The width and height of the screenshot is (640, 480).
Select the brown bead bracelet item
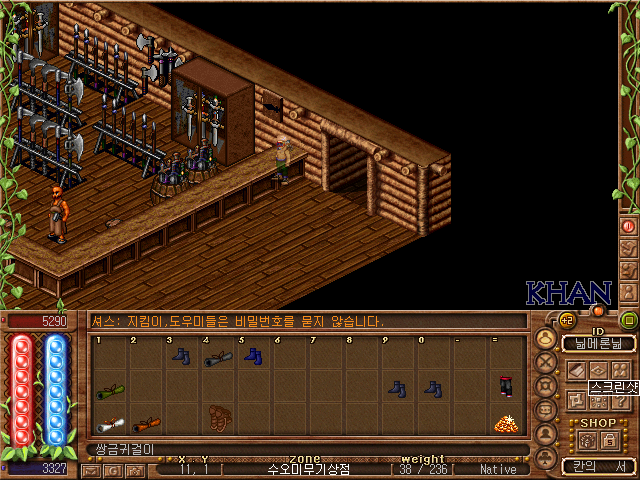[x=219, y=416]
